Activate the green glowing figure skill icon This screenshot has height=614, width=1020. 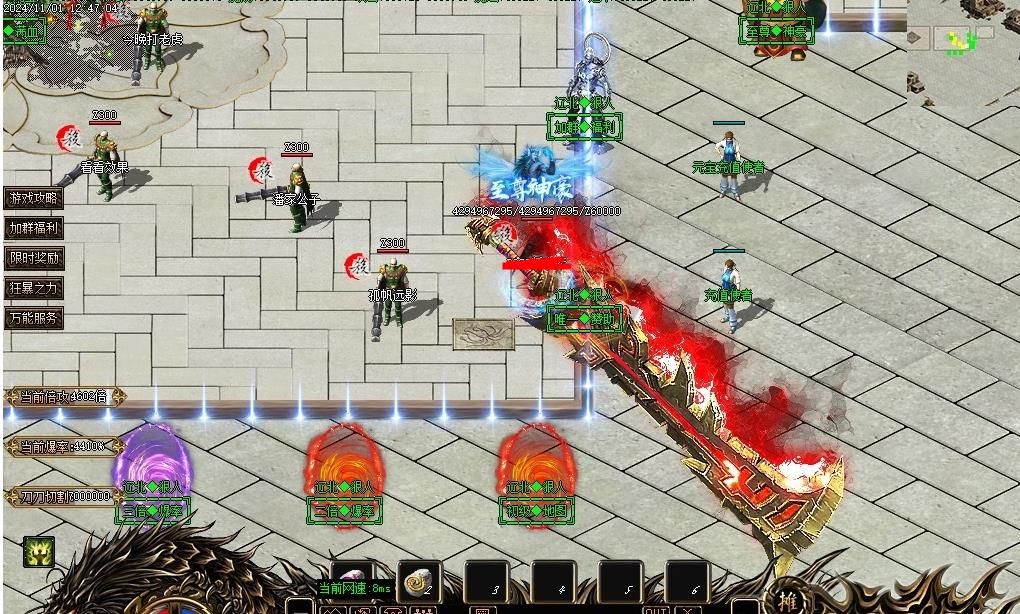39,551
